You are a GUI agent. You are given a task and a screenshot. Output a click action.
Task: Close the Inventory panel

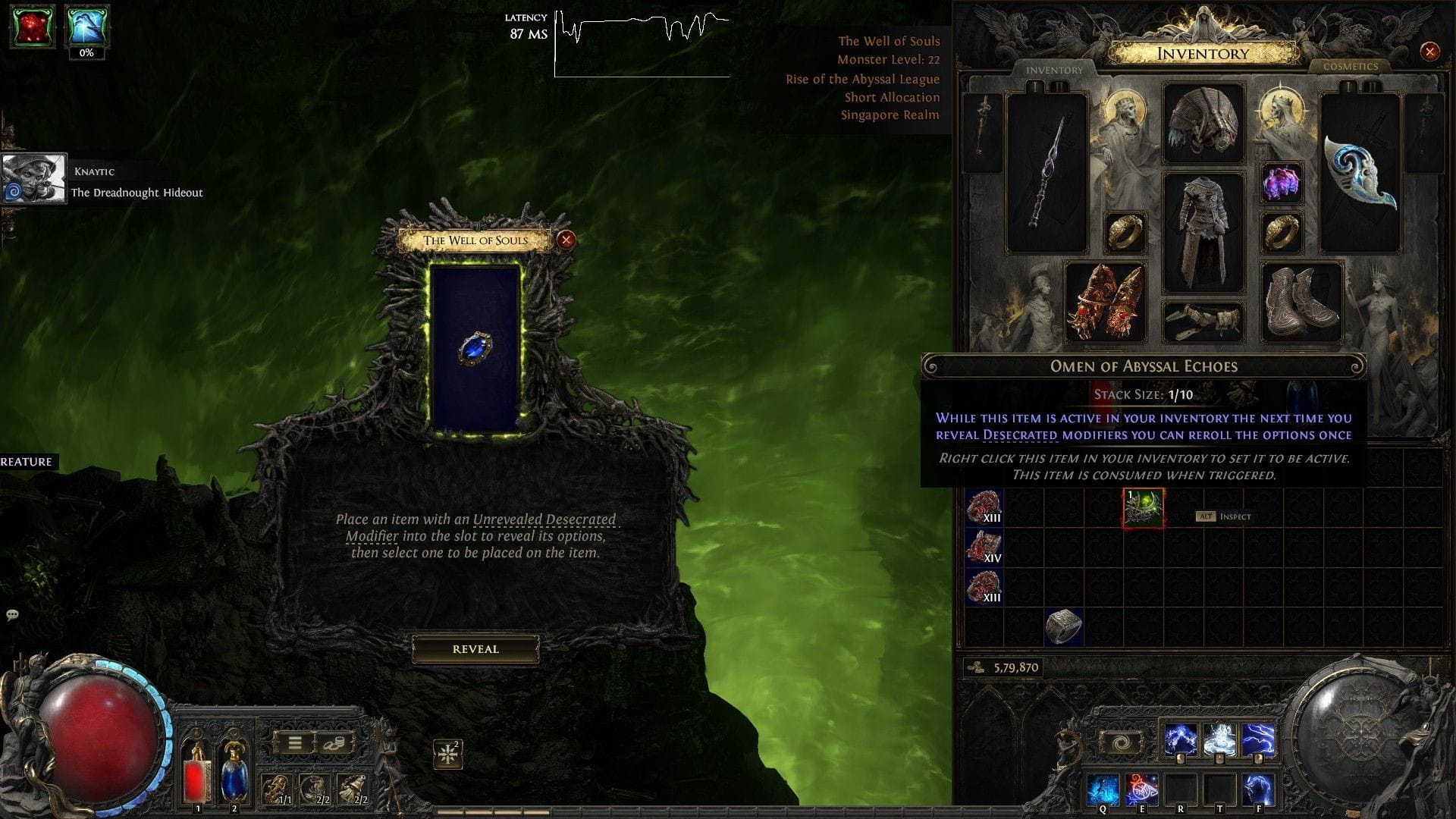pos(1429,52)
